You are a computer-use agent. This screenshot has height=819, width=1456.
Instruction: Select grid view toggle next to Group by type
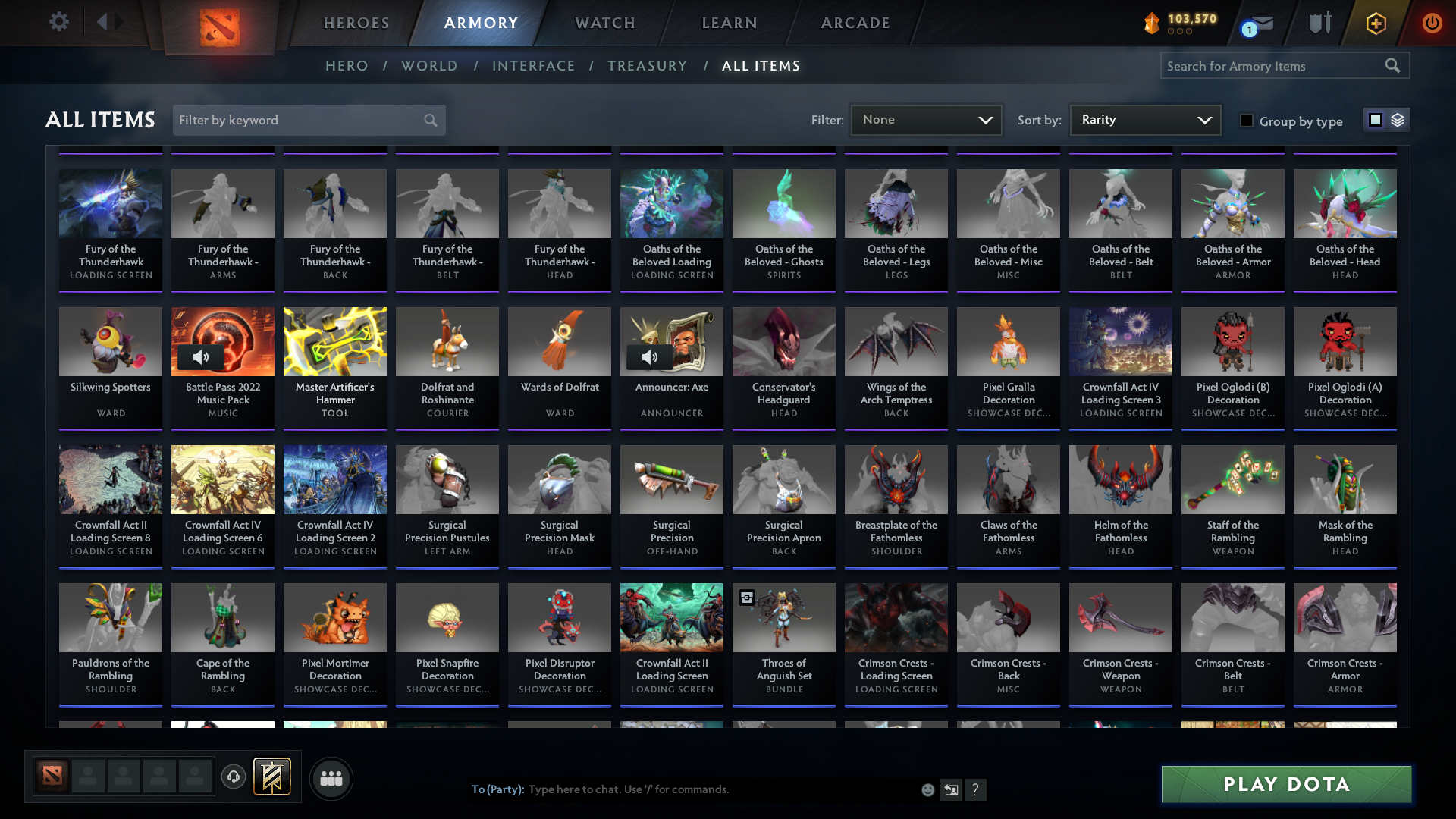pos(1375,120)
